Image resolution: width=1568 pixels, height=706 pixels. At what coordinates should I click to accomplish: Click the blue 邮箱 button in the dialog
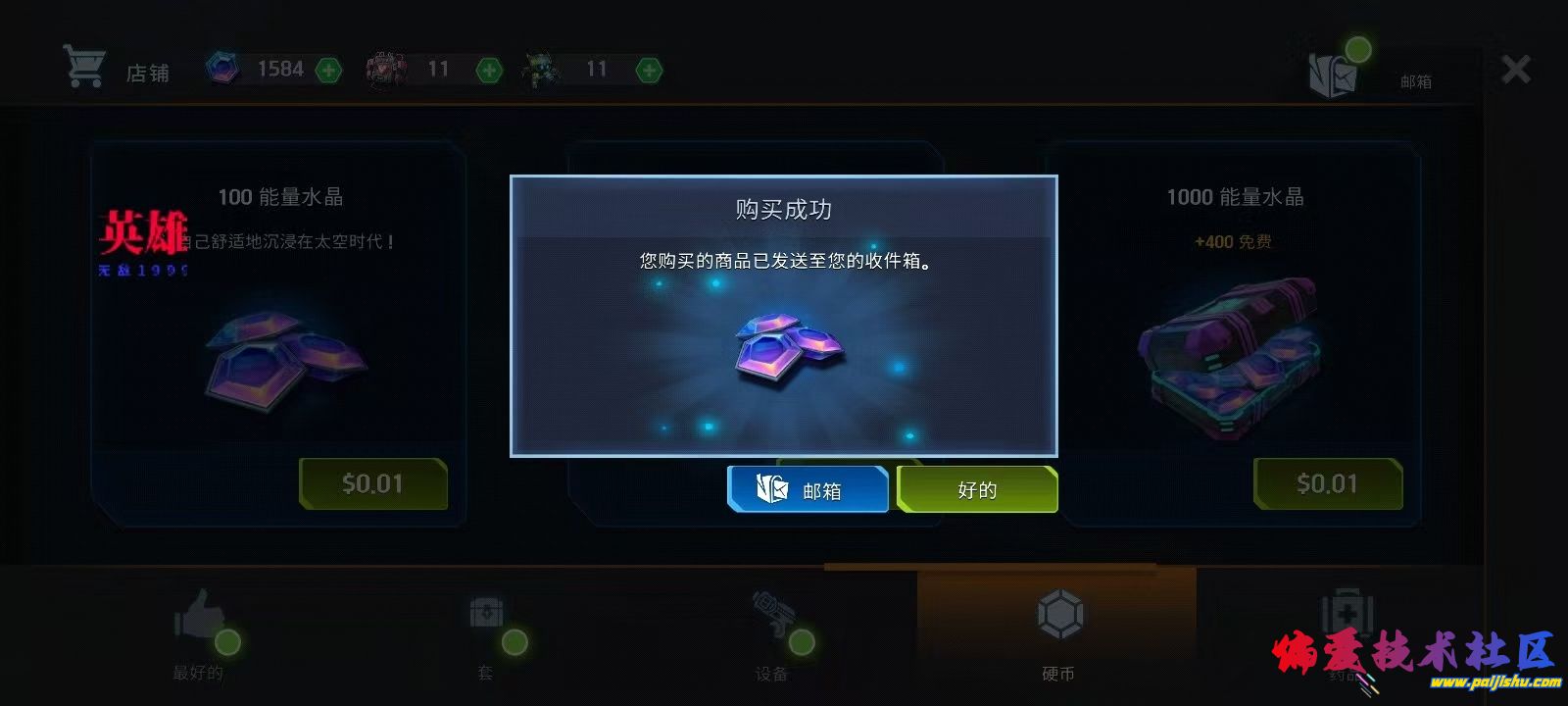pyautogui.click(x=808, y=487)
